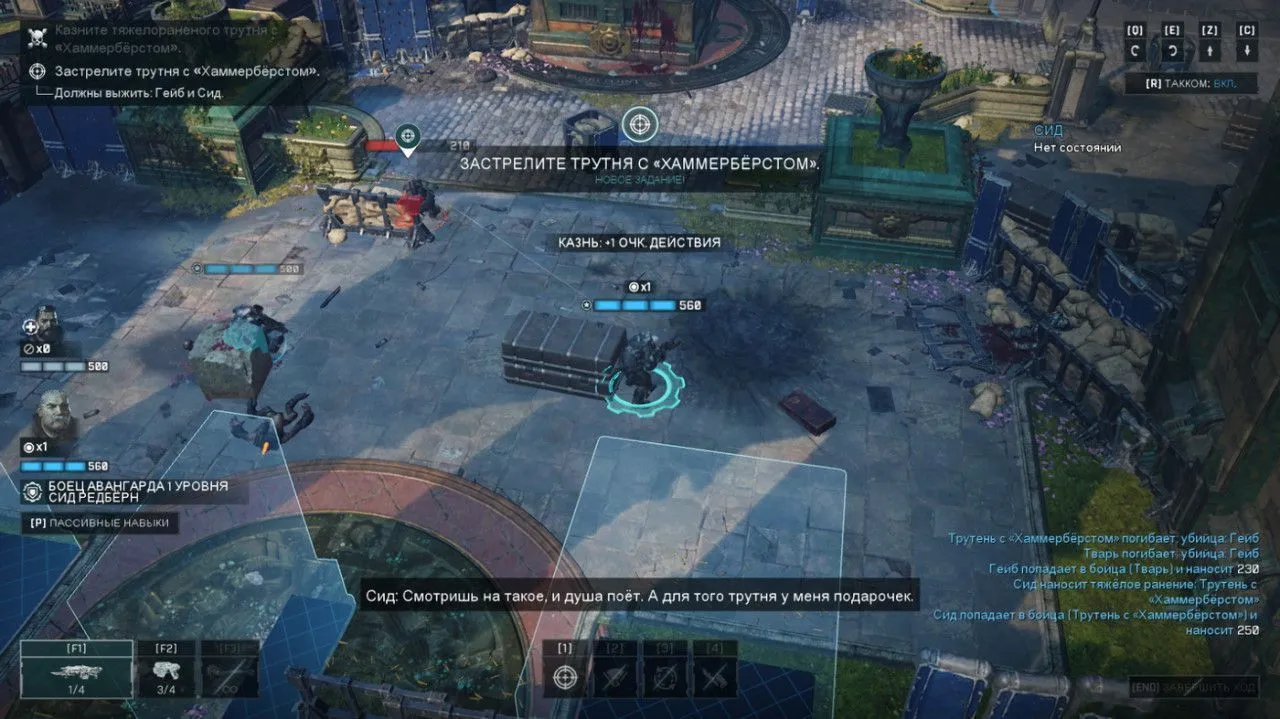Rotate camera counter-clockwise with left arc button
The height and width of the screenshot is (719, 1280).
click(x=1136, y=52)
